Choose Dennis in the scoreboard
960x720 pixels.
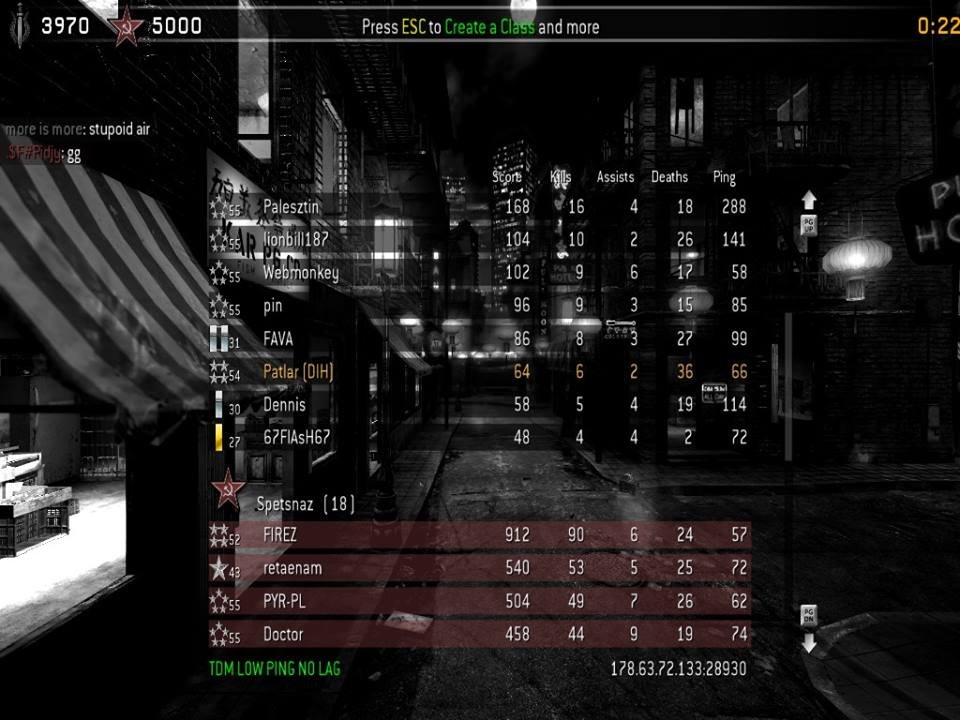[x=480, y=405]
